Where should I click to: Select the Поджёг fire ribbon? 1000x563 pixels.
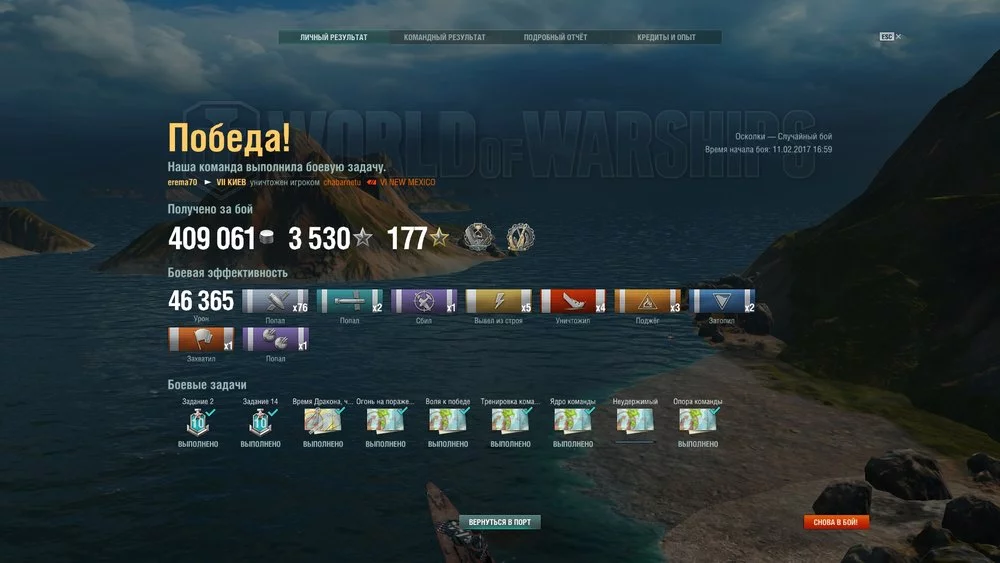pyautogui.click(x=647, y=301)
